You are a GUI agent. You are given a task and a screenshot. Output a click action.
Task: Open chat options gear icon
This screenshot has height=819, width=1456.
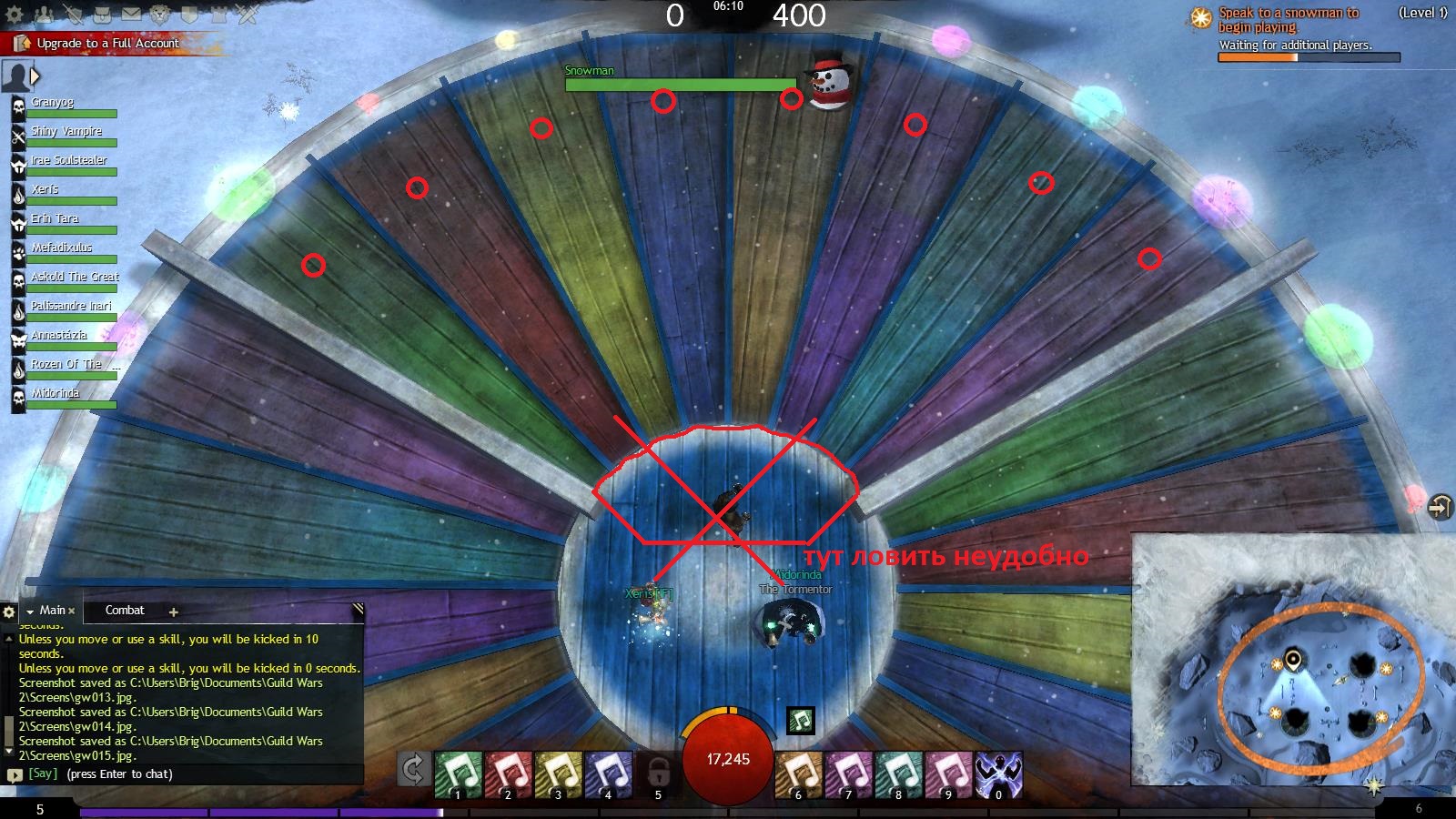click(9, 612)
